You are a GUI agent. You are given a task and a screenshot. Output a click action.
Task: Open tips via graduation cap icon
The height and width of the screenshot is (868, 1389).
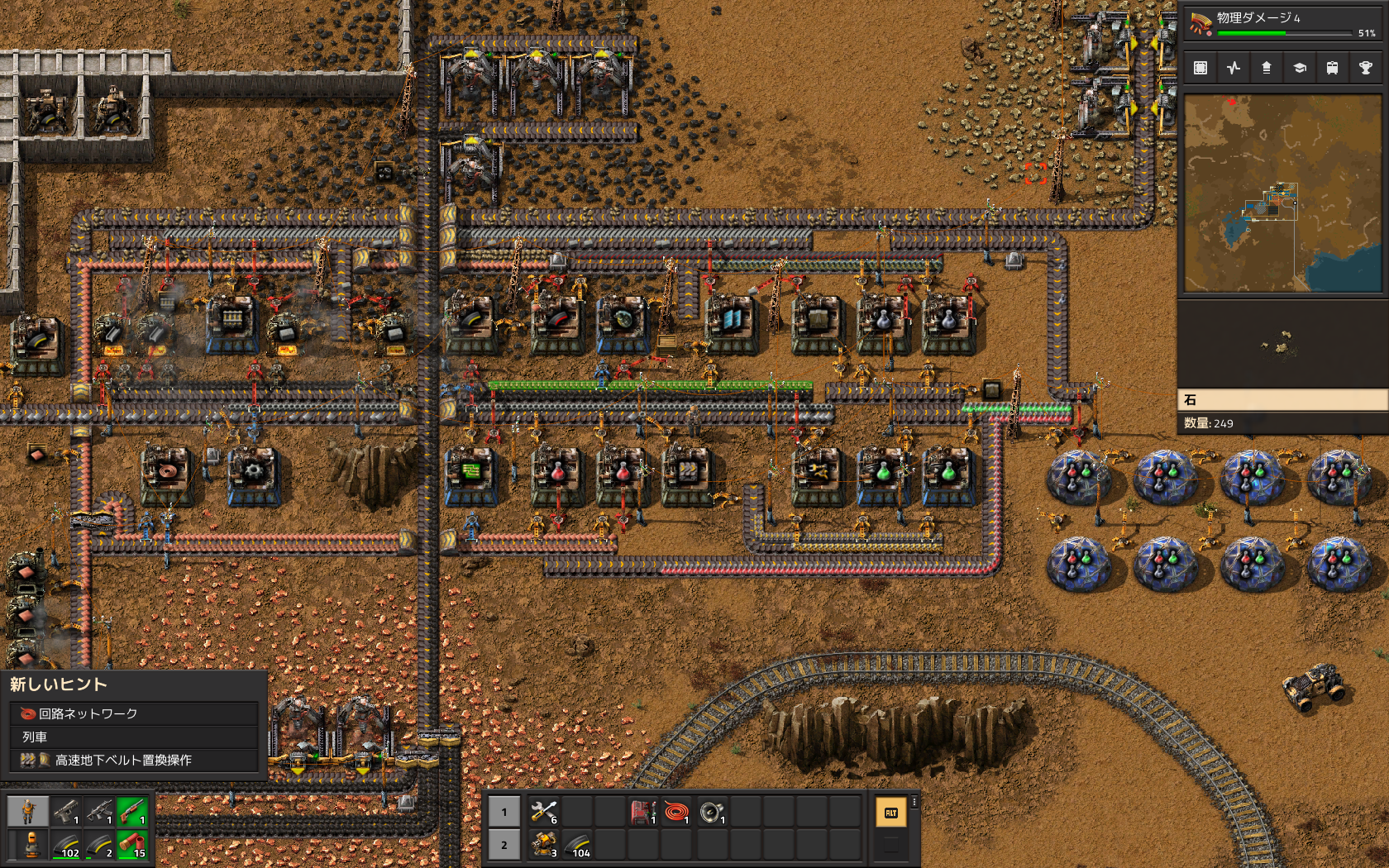click(1300, 68)
